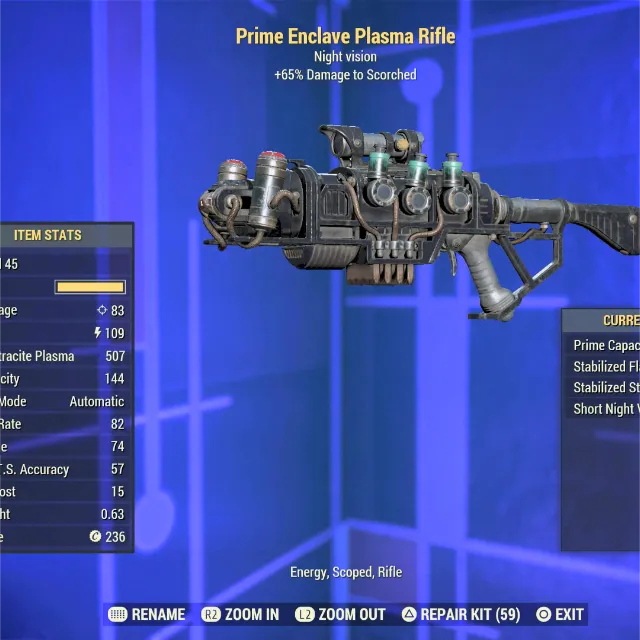Select the Rename option
The height and width of the screenshot is (640, 640).
pyautogui.click(x=146, y=614)
